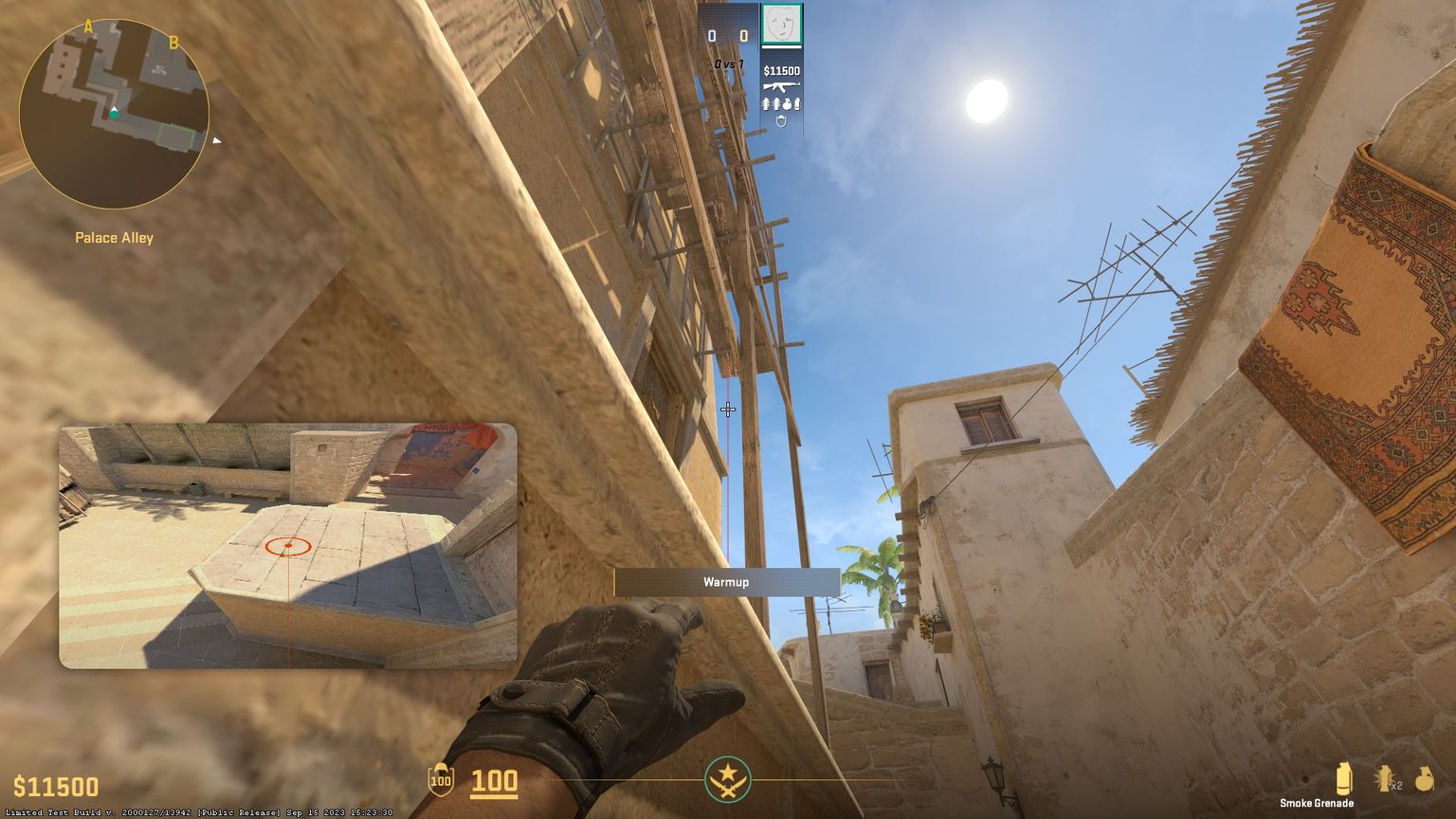Click the smoke grenade icon in the top HUD loadout
Image resolution: width=1456 pixels, height=819 pixels.
[x=799, y=104]
